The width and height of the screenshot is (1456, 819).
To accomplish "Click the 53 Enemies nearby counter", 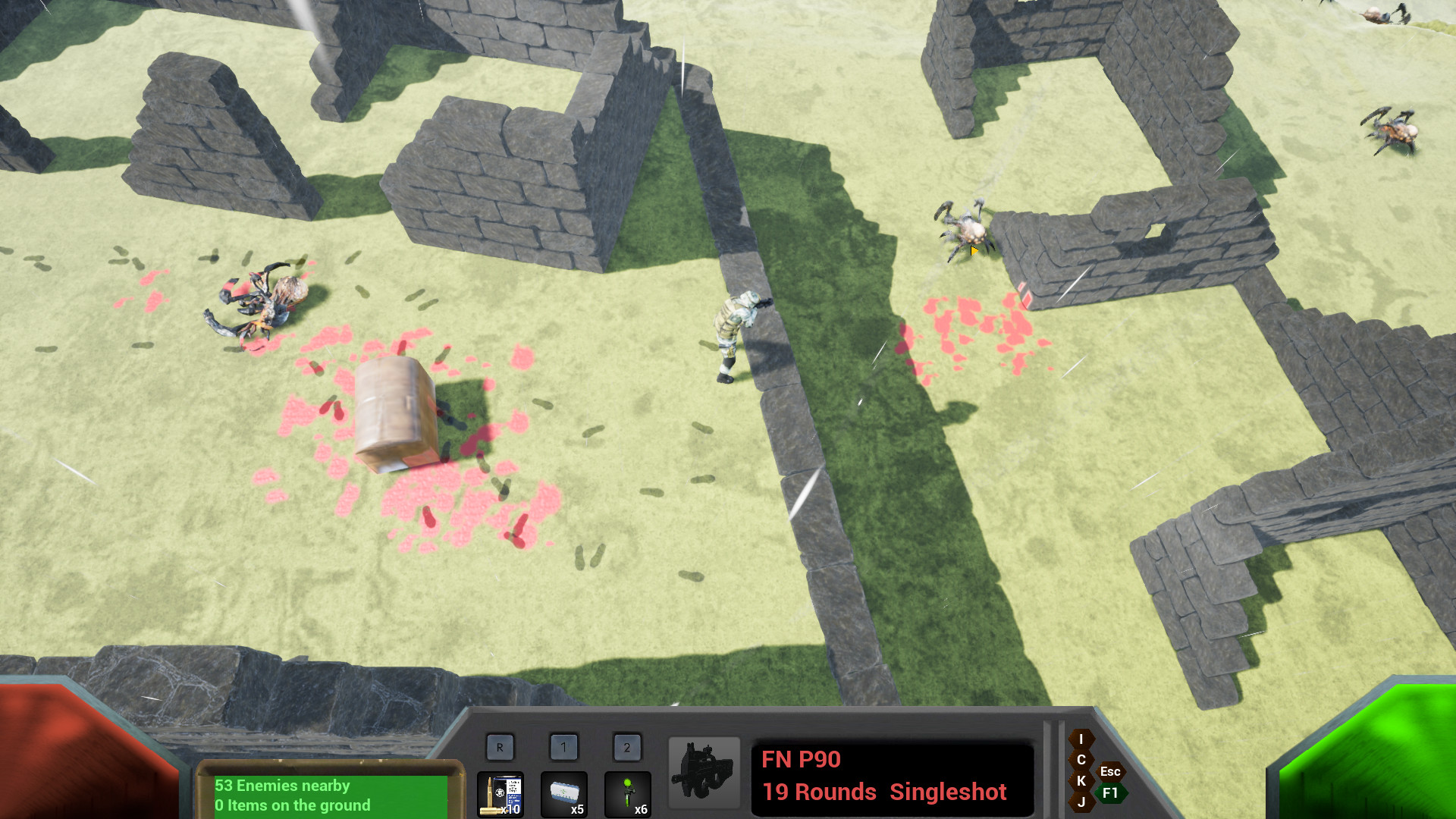I will [283, 786].
